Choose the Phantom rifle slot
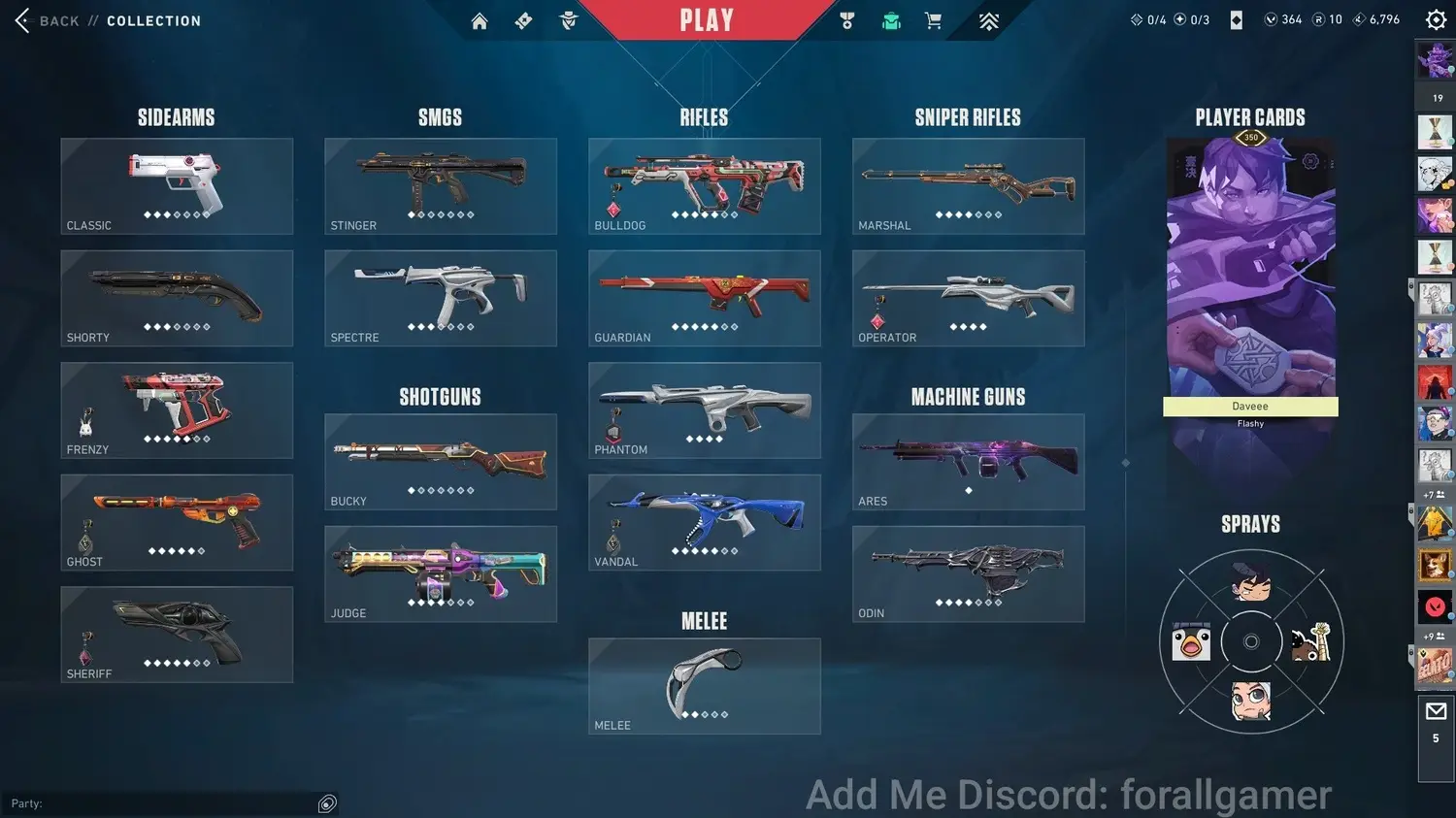The height and width of the screenshot is (818, 1456). 705,409
